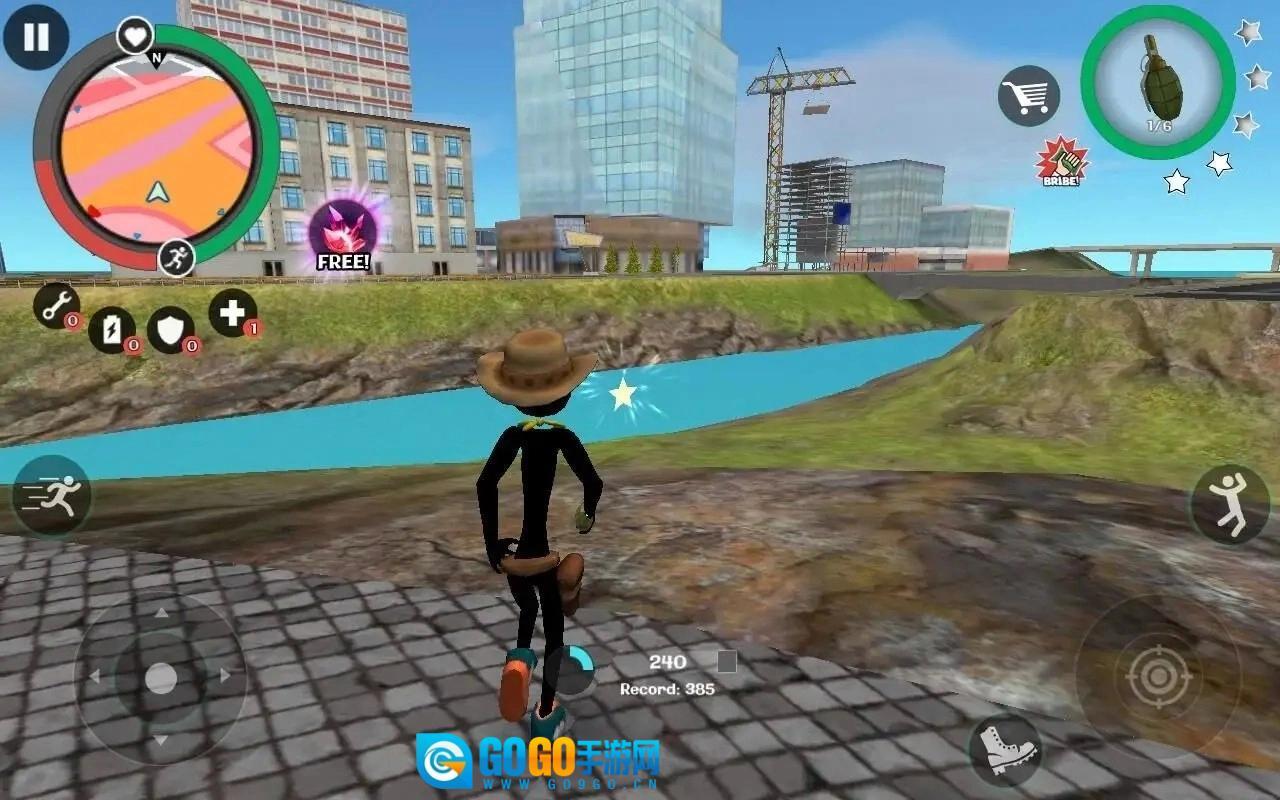
Task: Pause the game
Action: pos(36,37)
